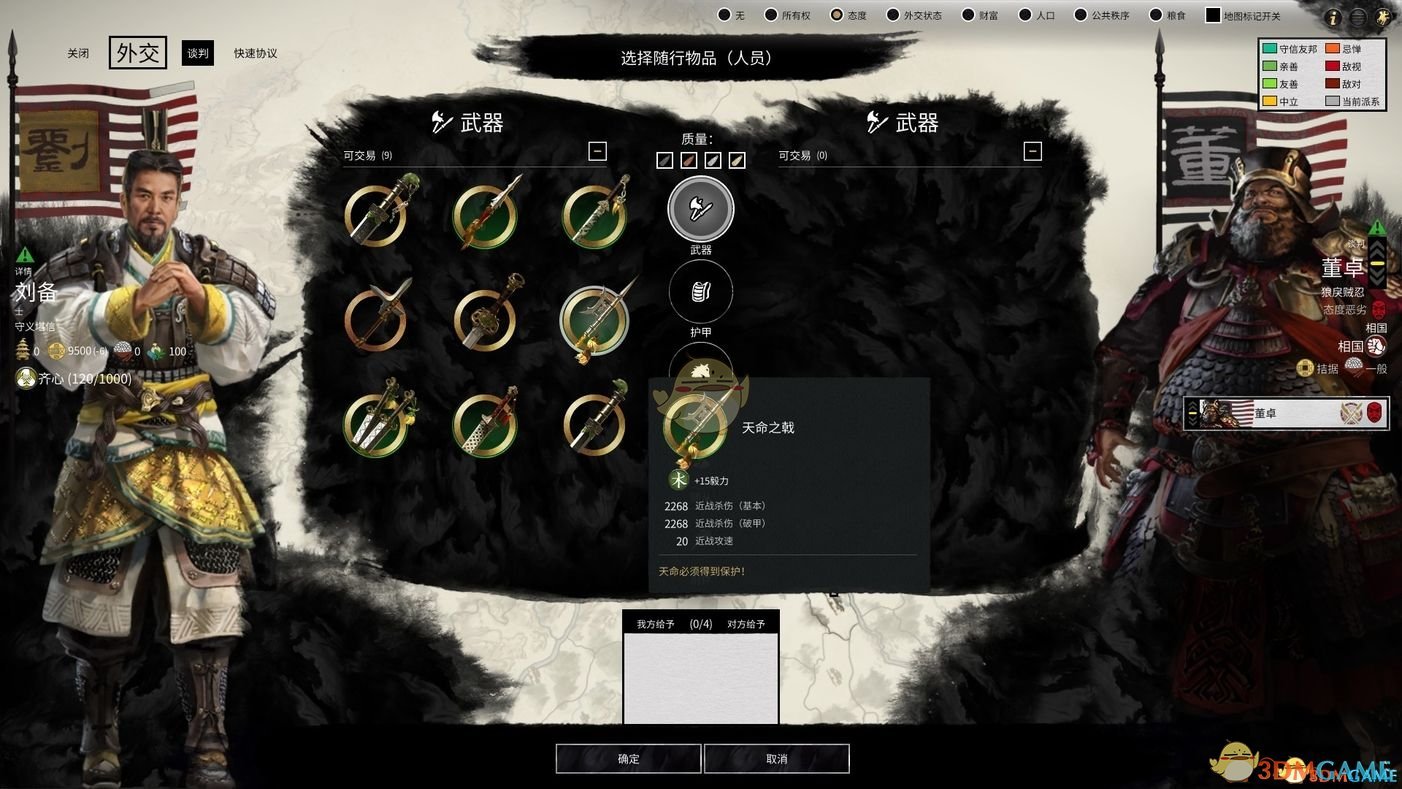This screenshot has height=789, width=1402.
Task: Collapse the right weapons panel with the minus button
Action: [x=1032, y=151]
